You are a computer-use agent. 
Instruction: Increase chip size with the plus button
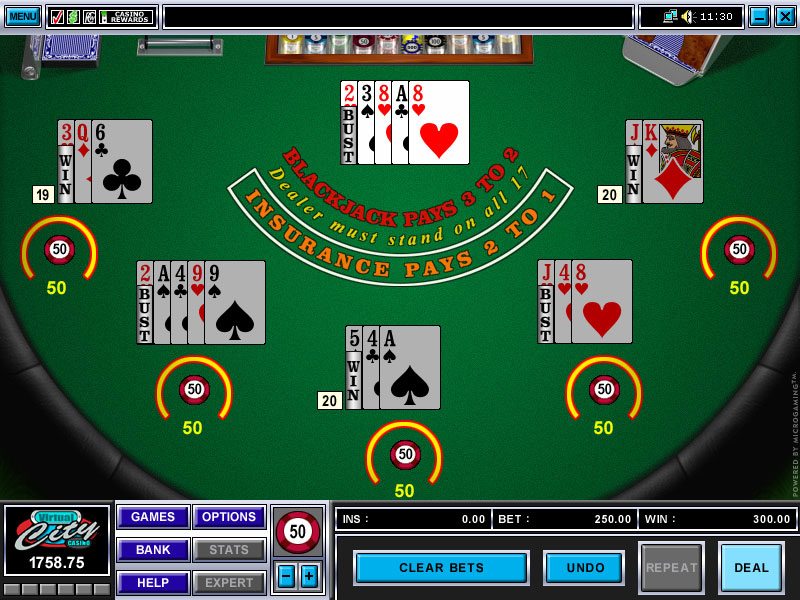click(309, 576)
